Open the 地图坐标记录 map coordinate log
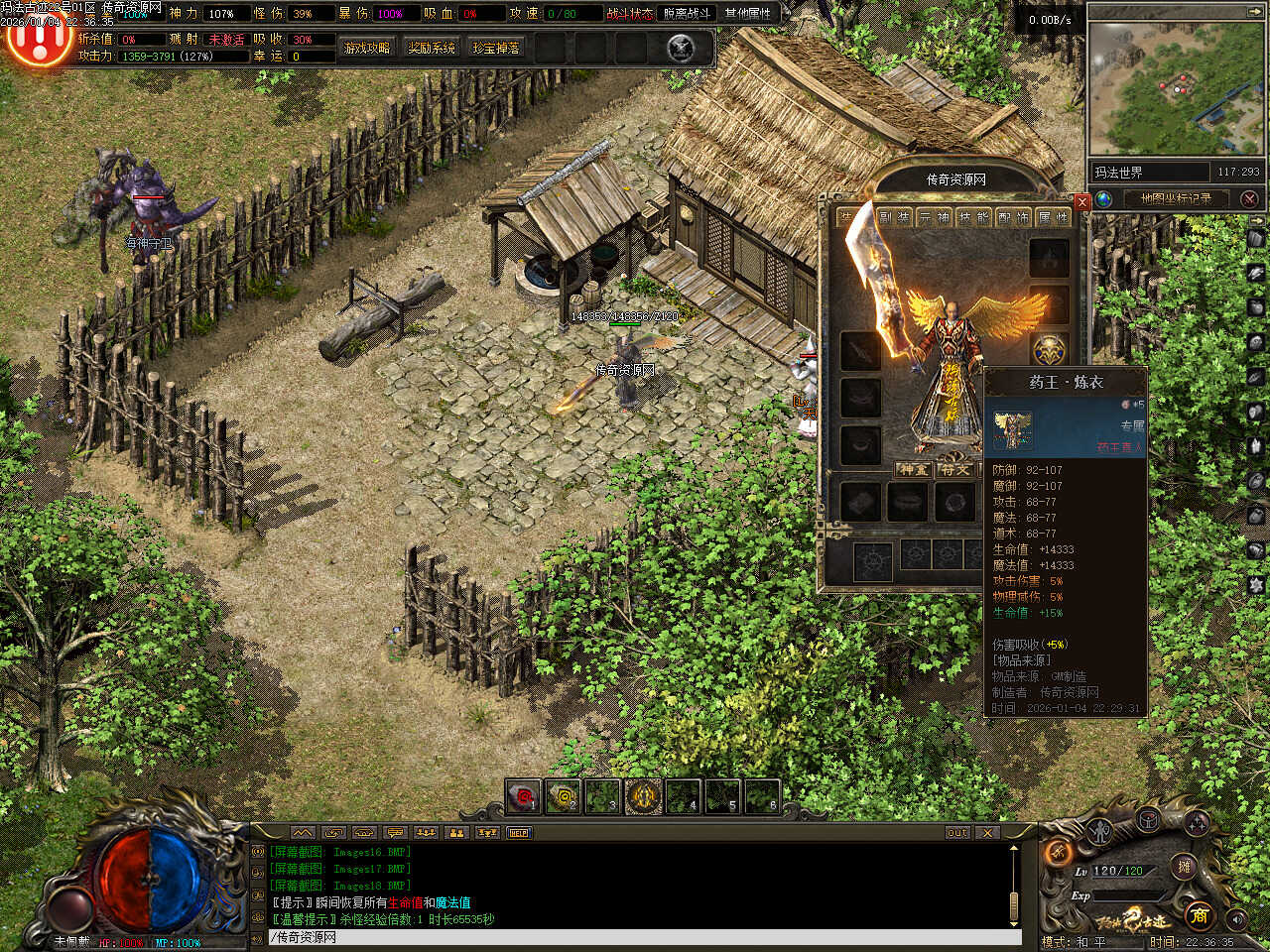The image size is (1270, 952). coord(1176,198)
